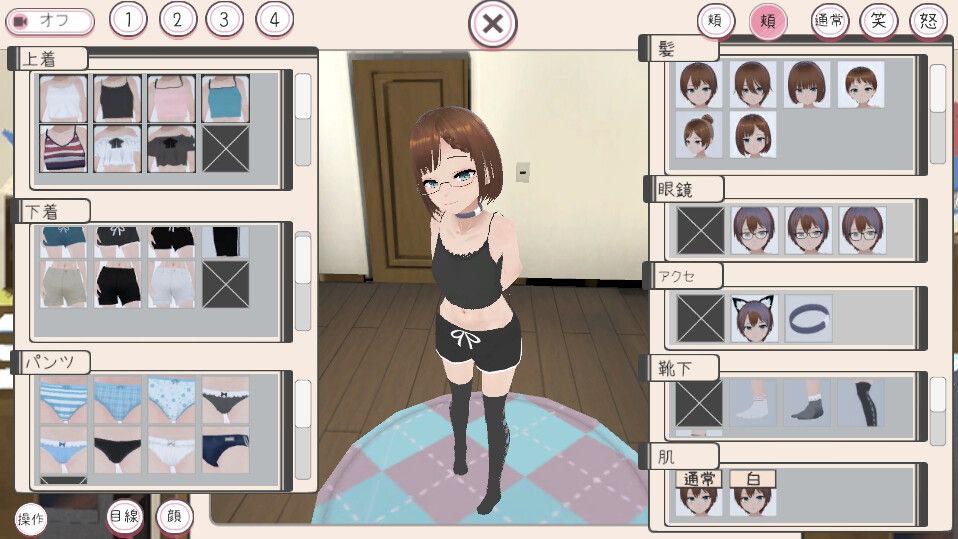This screenshot has height=539, width=958.
Task: Set expression to 笑 (smile)
Action: tap(879, 21)
